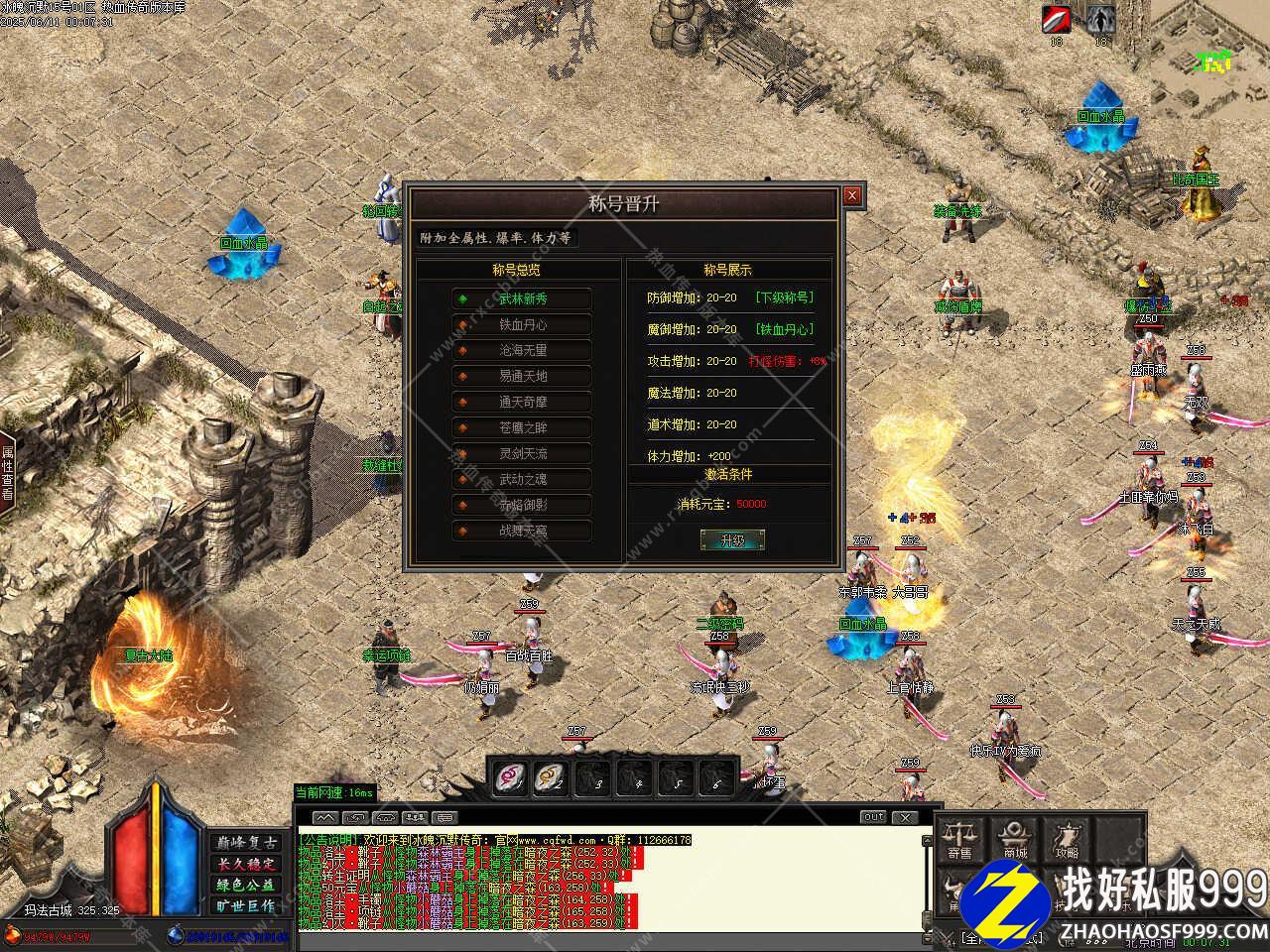Open the 寄售 consignment menu
This screenshot has width=1270, height=952.
click(959, 839)
